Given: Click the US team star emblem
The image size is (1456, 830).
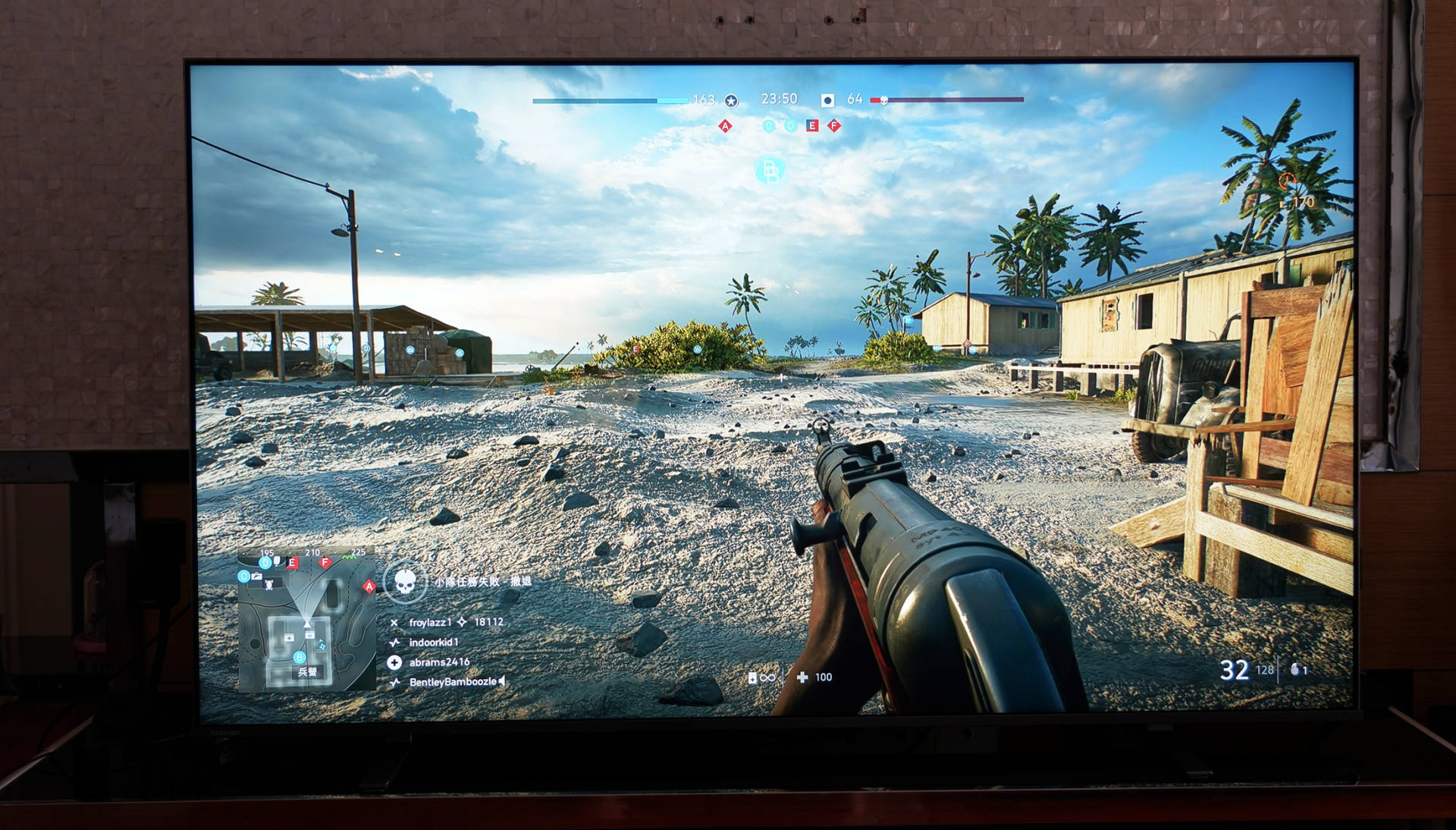Looking at the screenshot, I should pos(731,100).
